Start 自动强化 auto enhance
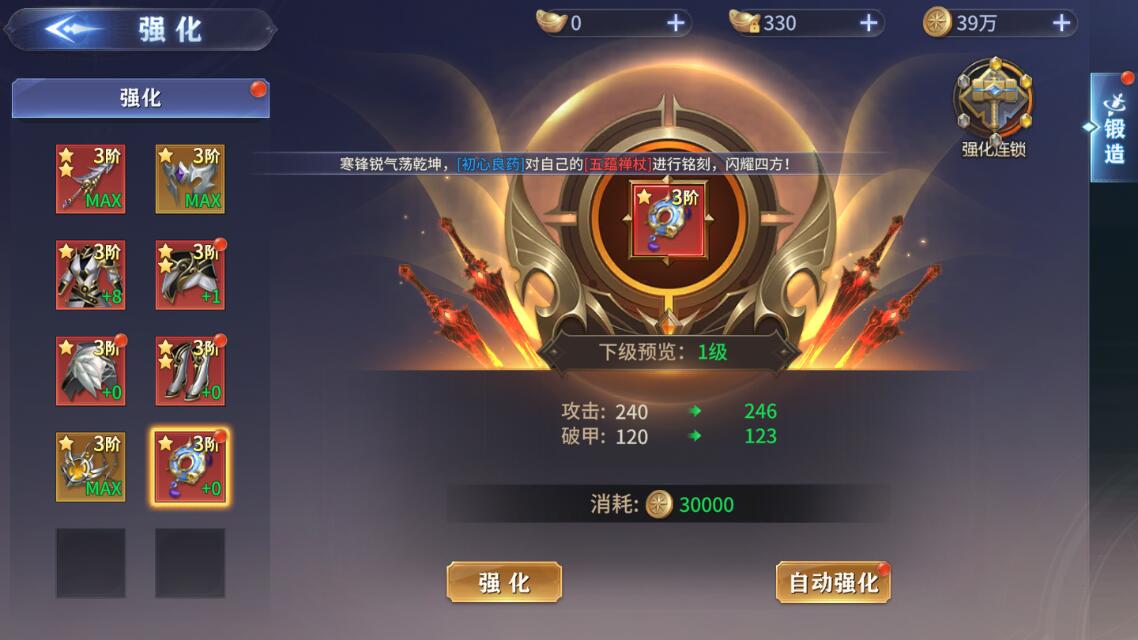Screen dimensions: 1138x640 coord(833,582)
